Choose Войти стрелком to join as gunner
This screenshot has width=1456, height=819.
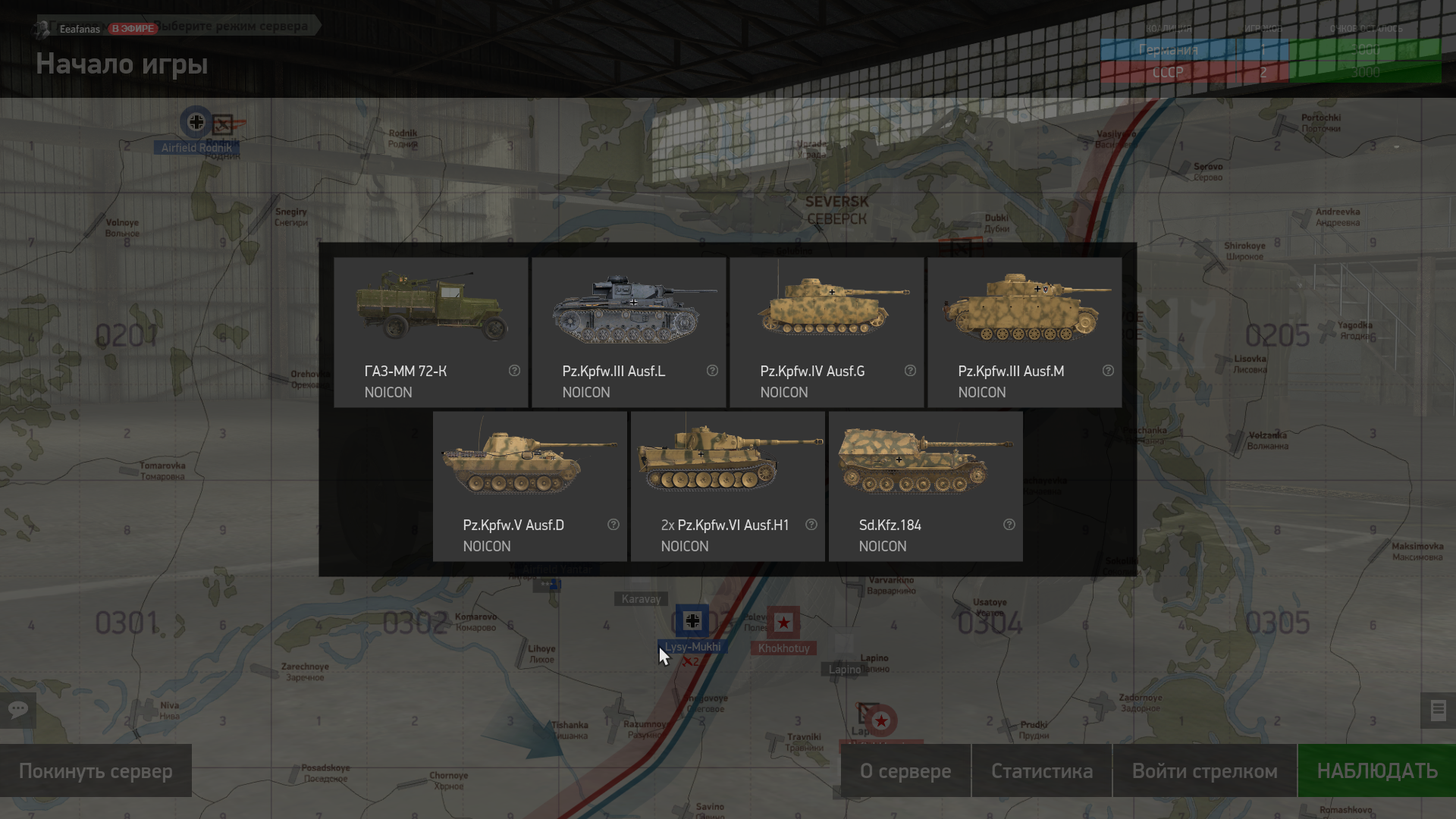point(1204,770)
